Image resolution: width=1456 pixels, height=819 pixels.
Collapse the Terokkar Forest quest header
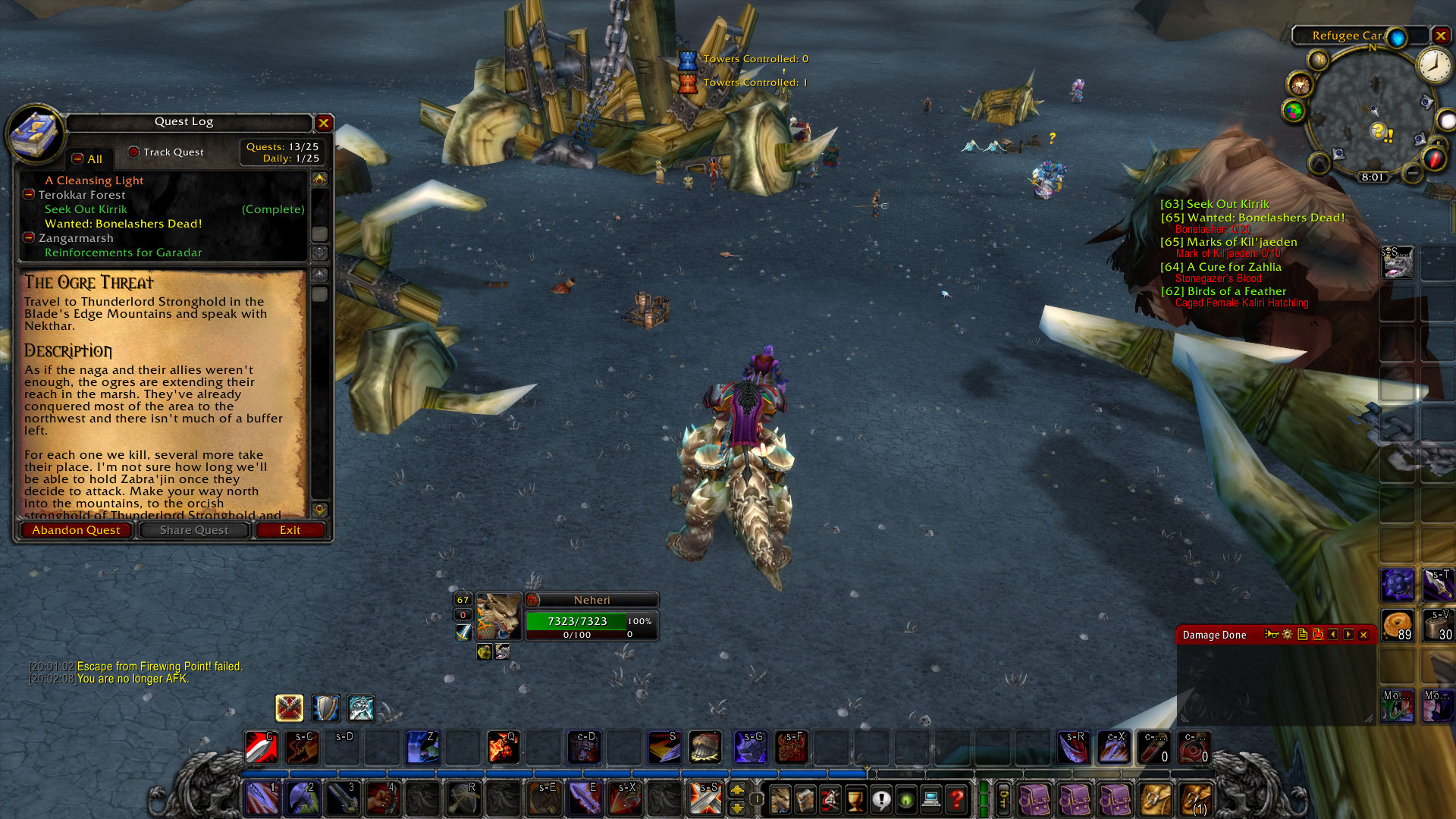pos(29,195)
